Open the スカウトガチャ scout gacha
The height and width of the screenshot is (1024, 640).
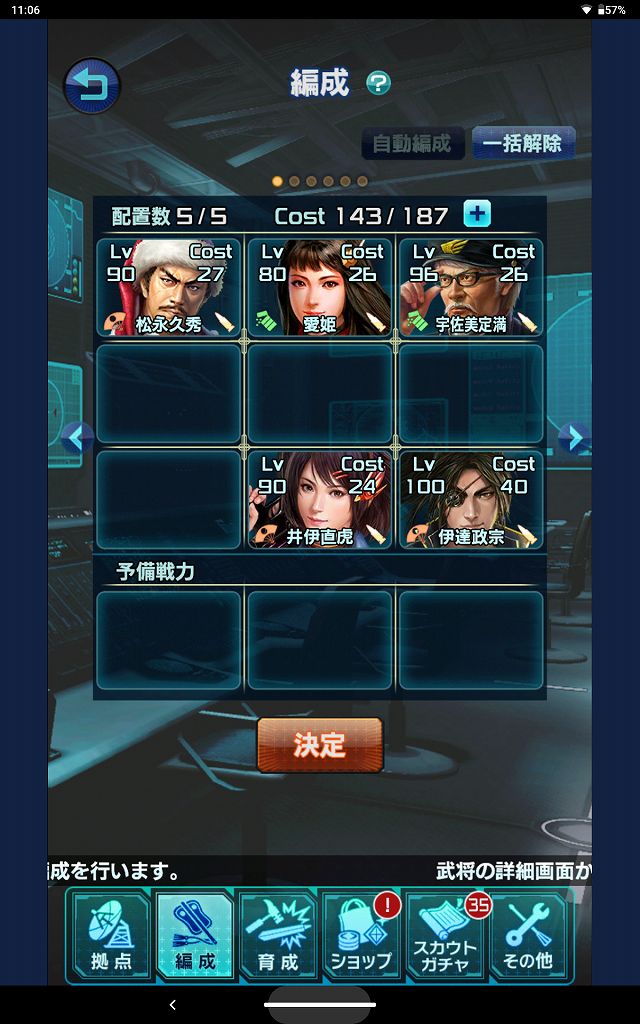[x=445, y=936]
